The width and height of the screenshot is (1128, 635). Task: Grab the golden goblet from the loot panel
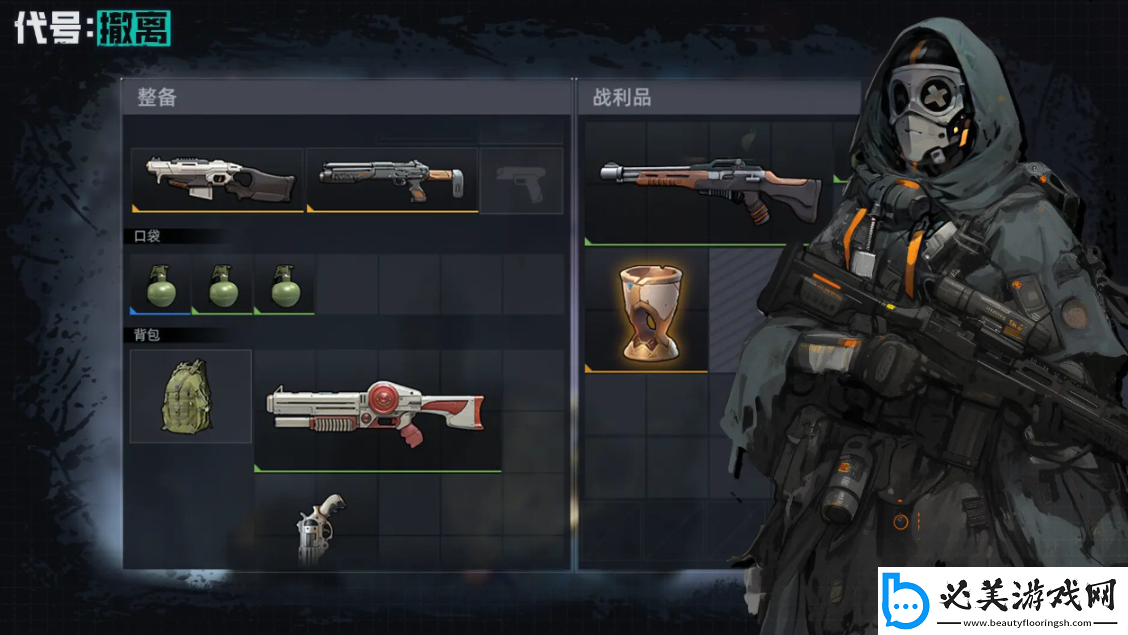pyautogui.click(x=646, y=311)
